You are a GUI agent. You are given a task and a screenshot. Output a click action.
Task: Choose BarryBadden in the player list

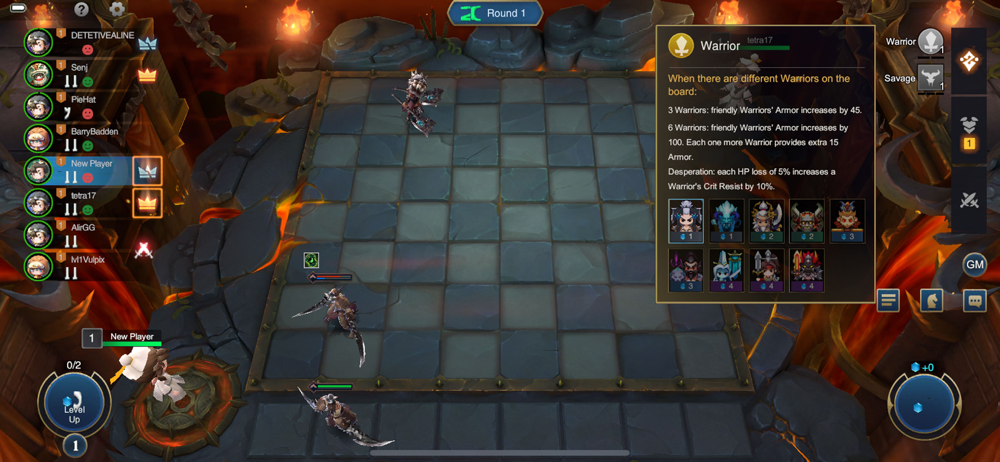pos(92,138)
